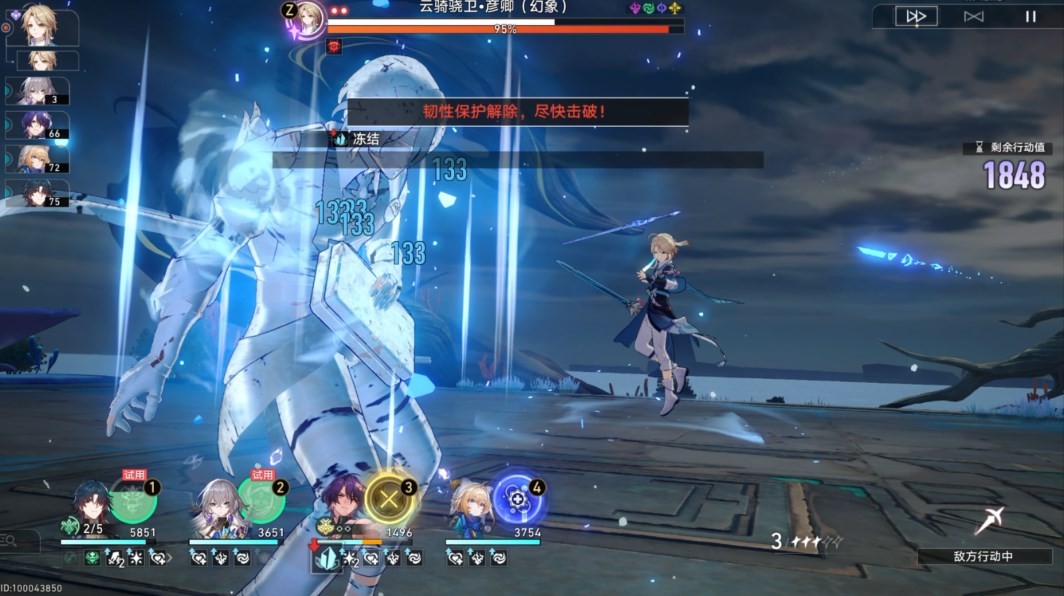The height and width of the screenshot is (596, 1064).
Task: Select the blonde character's party portrait
Action: 470,505
